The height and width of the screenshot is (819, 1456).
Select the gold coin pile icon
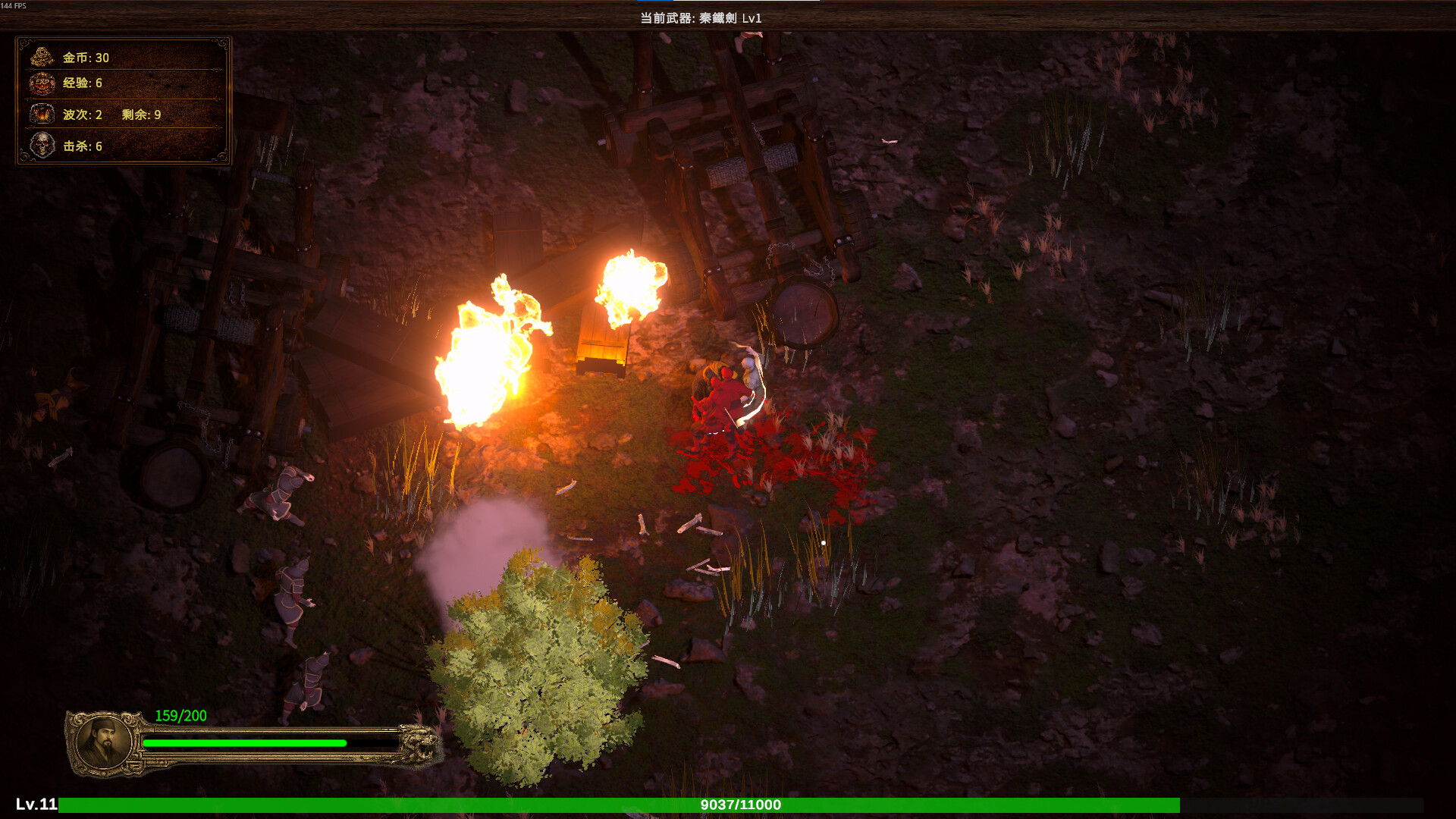pos(42,57)
